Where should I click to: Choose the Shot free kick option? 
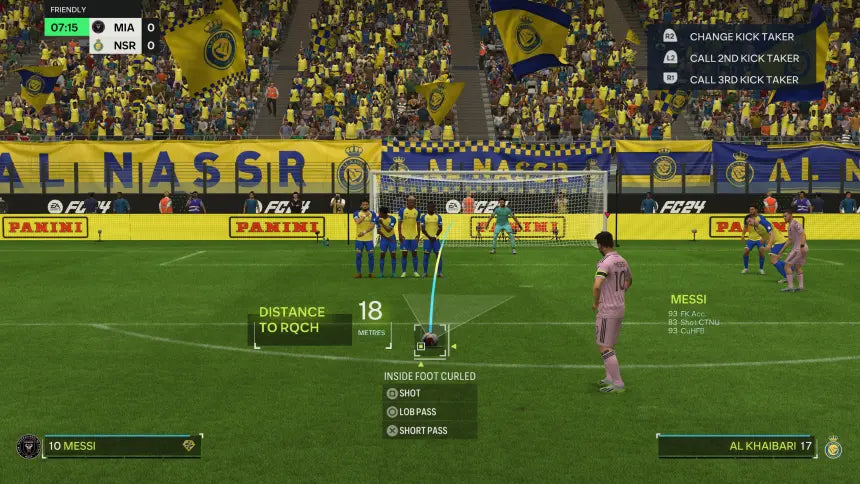410,393
